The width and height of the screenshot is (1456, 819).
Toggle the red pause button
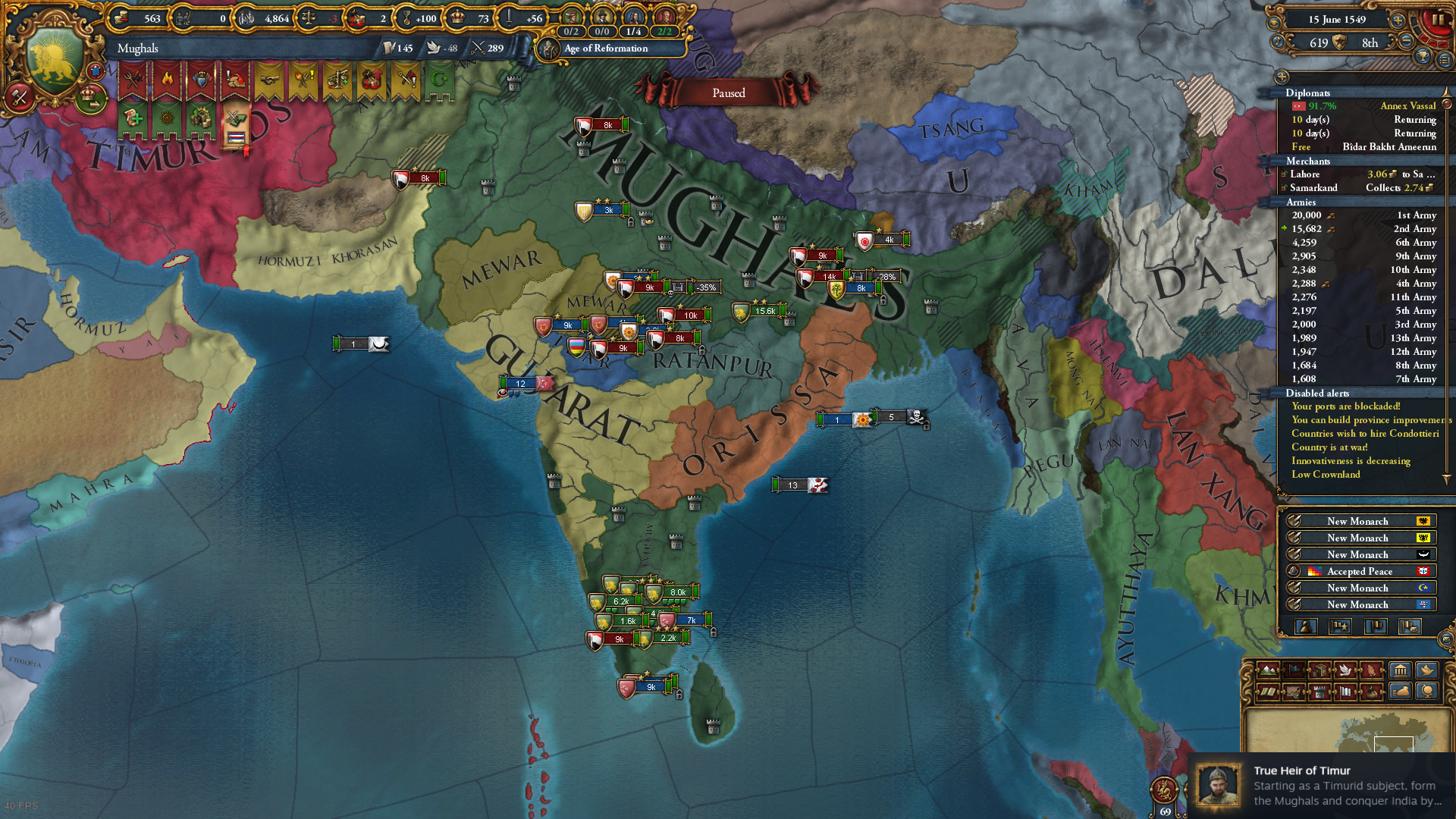[x=1436, y=20]
